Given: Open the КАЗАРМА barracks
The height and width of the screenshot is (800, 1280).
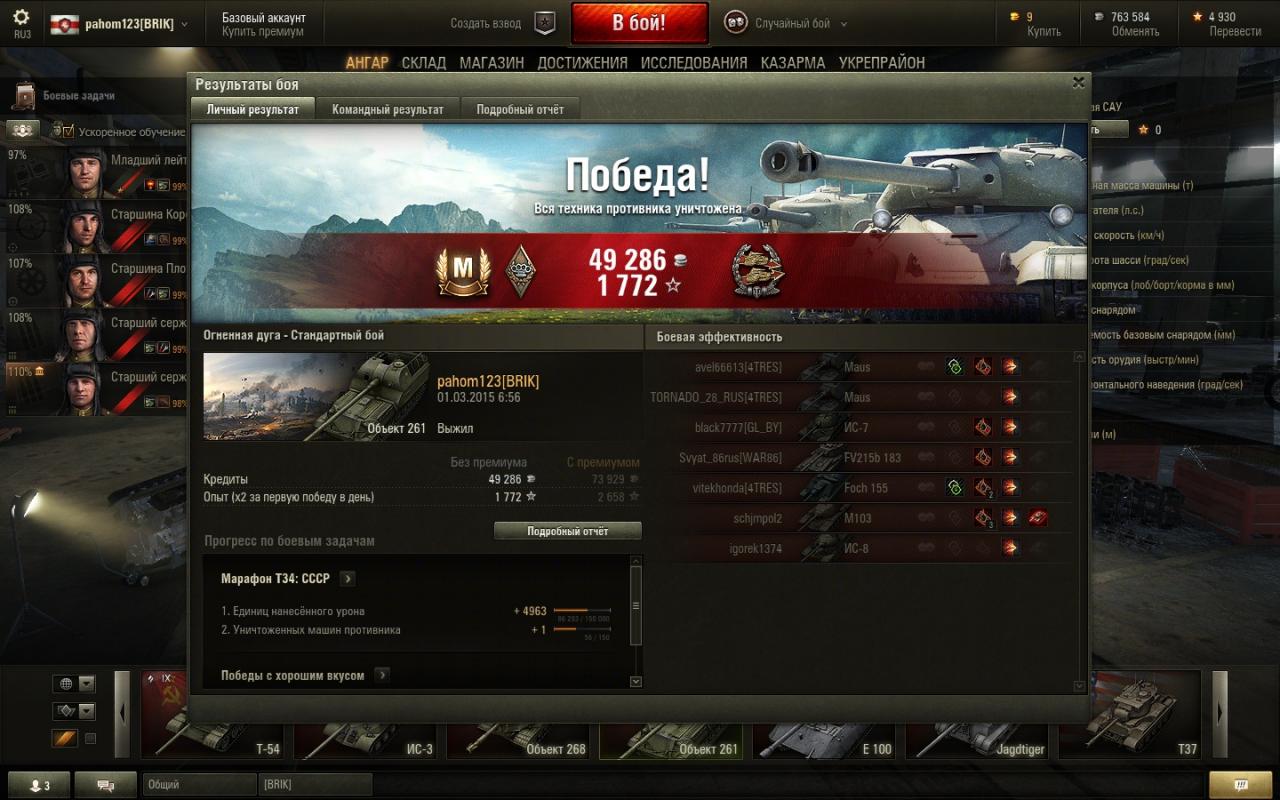Looking at the screenshot, I should tap(792, 62).
